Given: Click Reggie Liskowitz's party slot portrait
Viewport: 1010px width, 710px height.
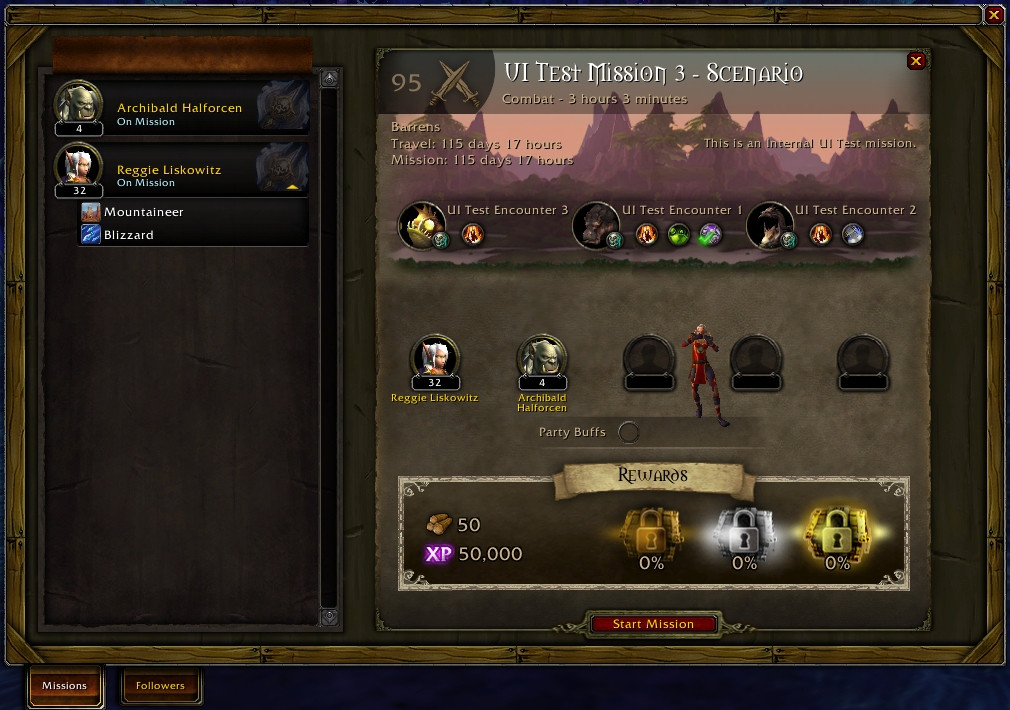Looking at the screenshot, I should tap(435, 358).
